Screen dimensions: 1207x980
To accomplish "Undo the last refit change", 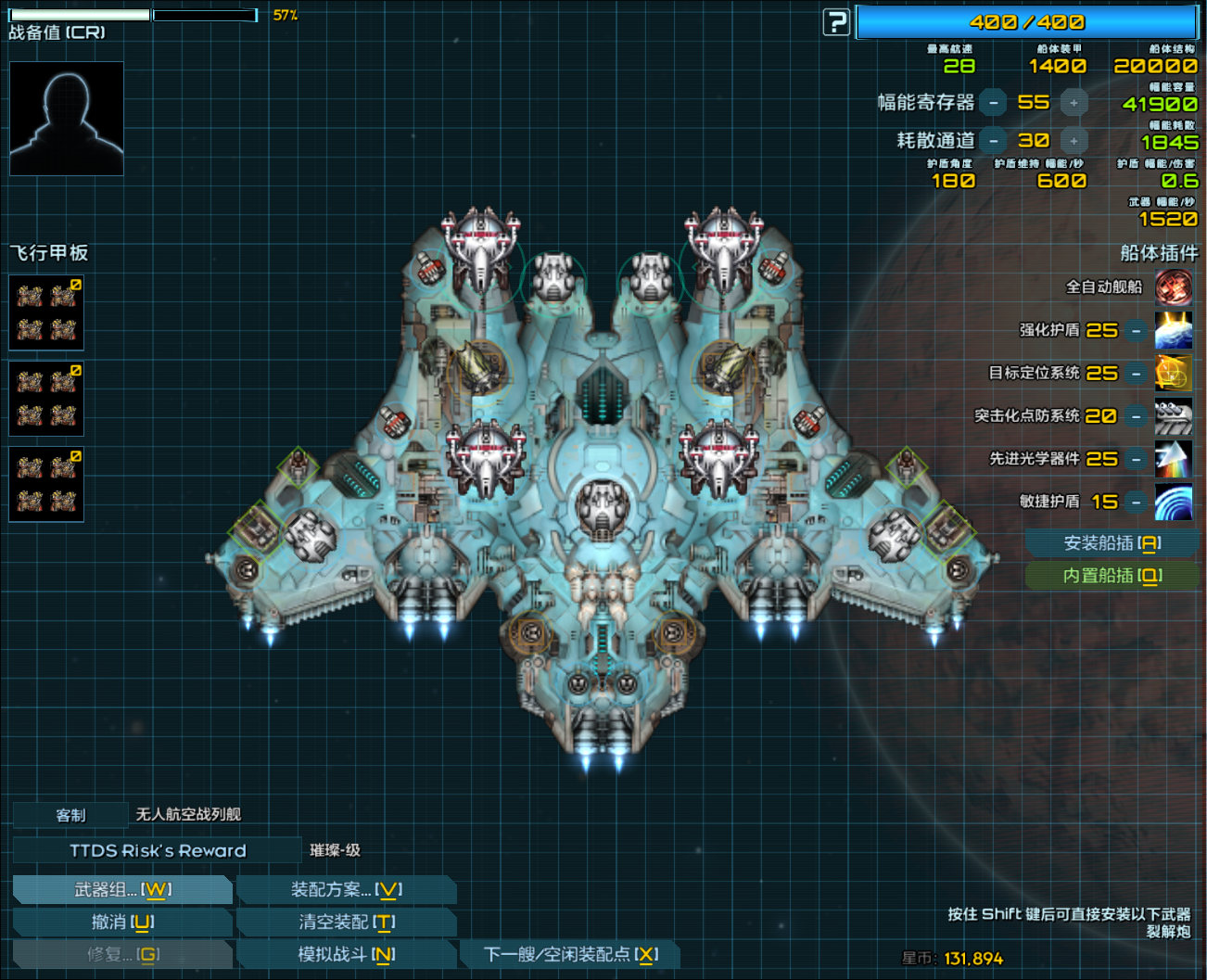I will tap(122, 923).
